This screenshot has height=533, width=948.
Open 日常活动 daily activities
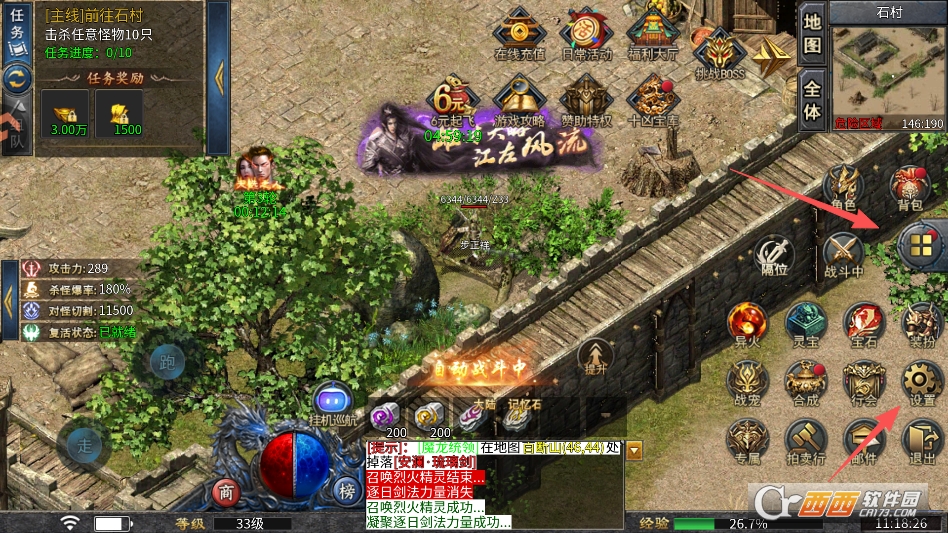(586, 33)
